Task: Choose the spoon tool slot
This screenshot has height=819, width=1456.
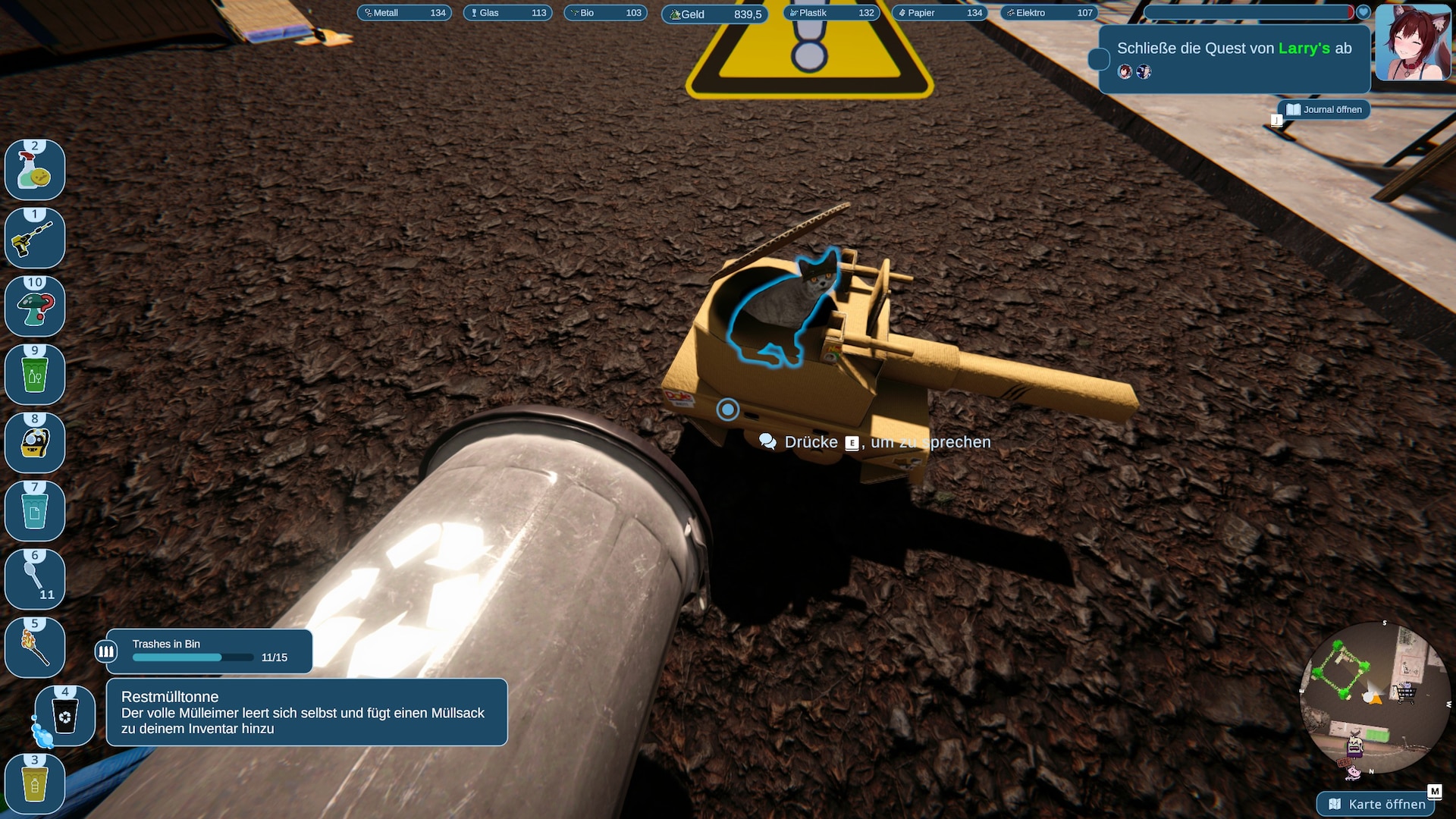Action: pos(35,580)
